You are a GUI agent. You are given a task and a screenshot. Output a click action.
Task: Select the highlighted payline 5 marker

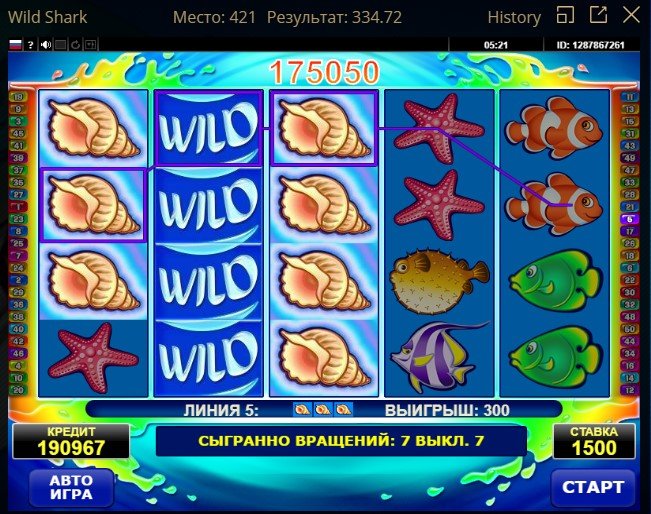pyautogui.click(x=629, y=218)
